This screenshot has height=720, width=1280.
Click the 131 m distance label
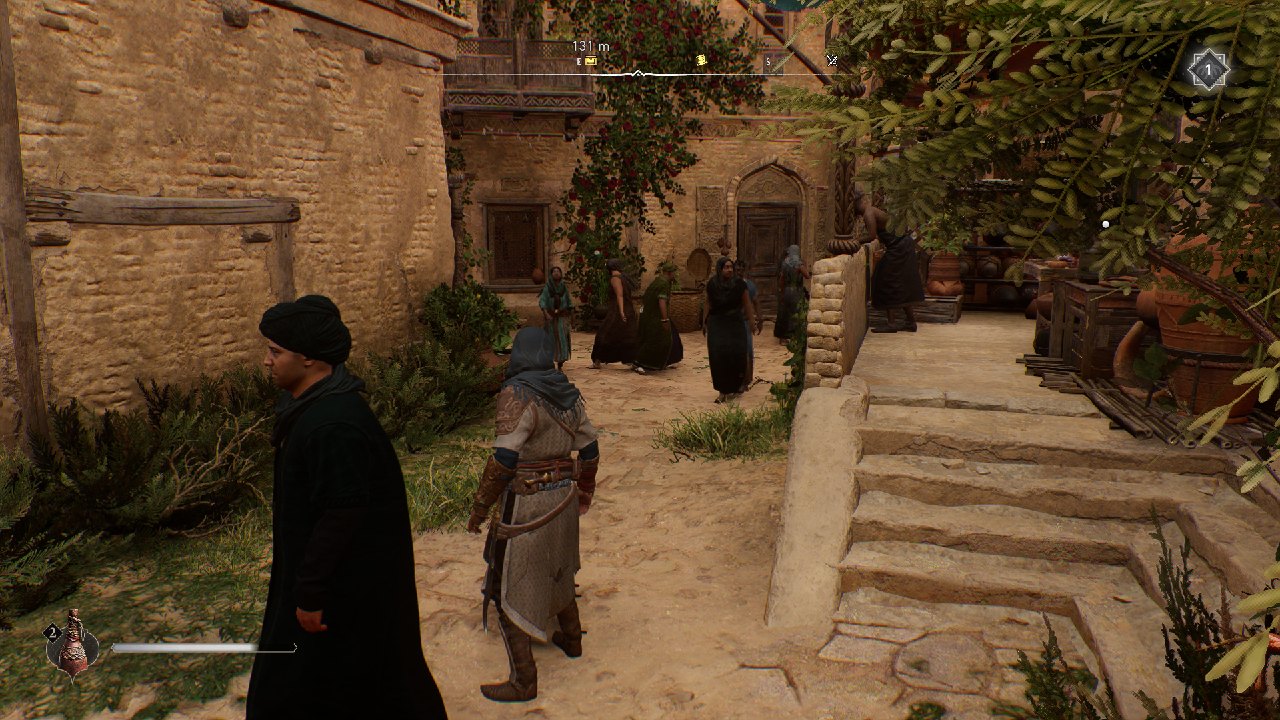tap(590, 45)
